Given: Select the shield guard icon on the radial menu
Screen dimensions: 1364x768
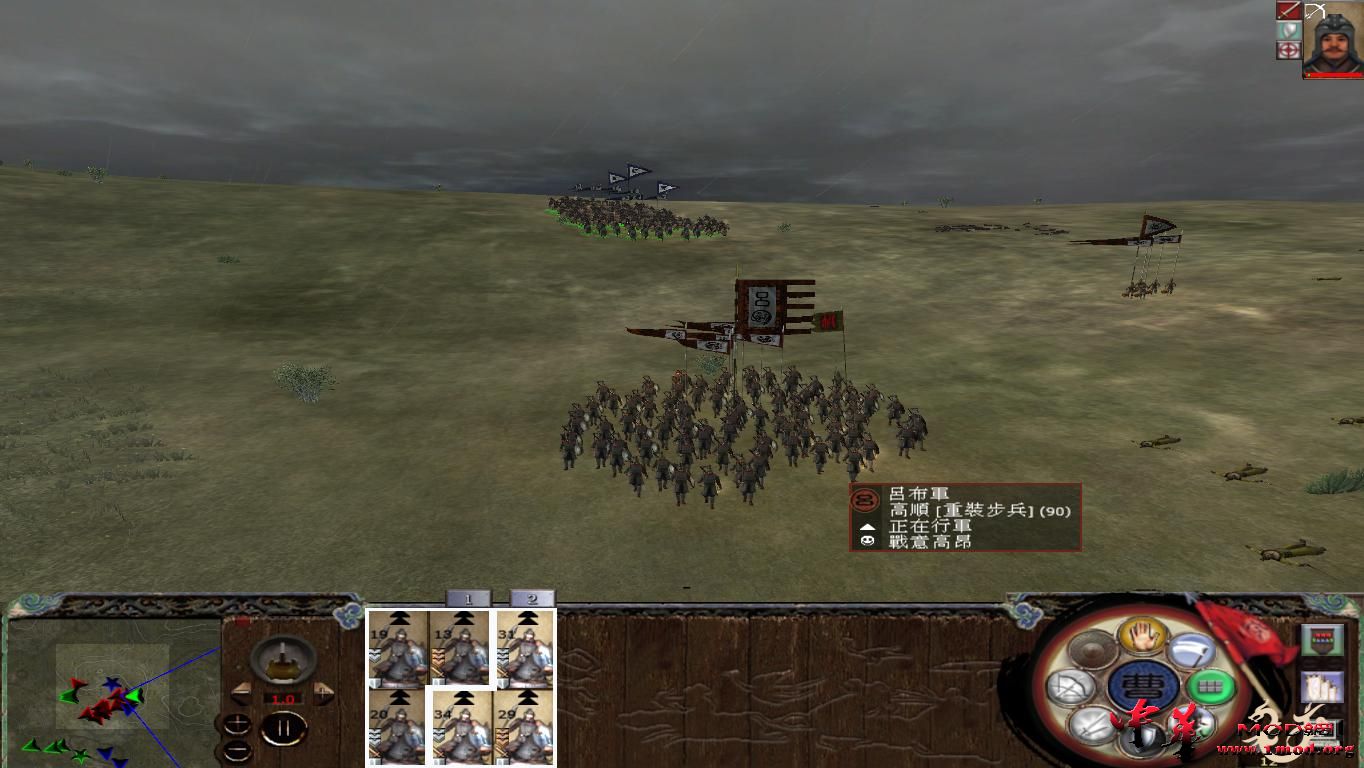Looking at the screenshot, I should coord(1144,738).
